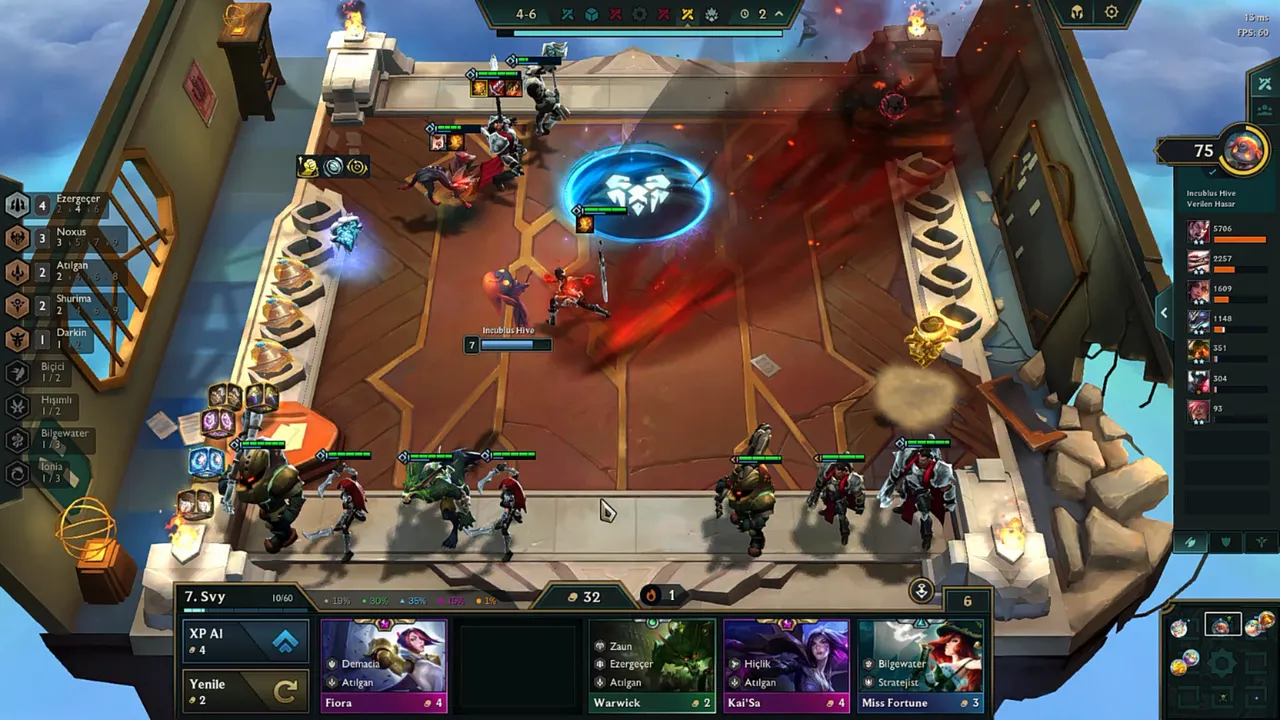
Task: Click the highlighted player board on minimap
Action: pyautogui.click(x=1221, y=626)
